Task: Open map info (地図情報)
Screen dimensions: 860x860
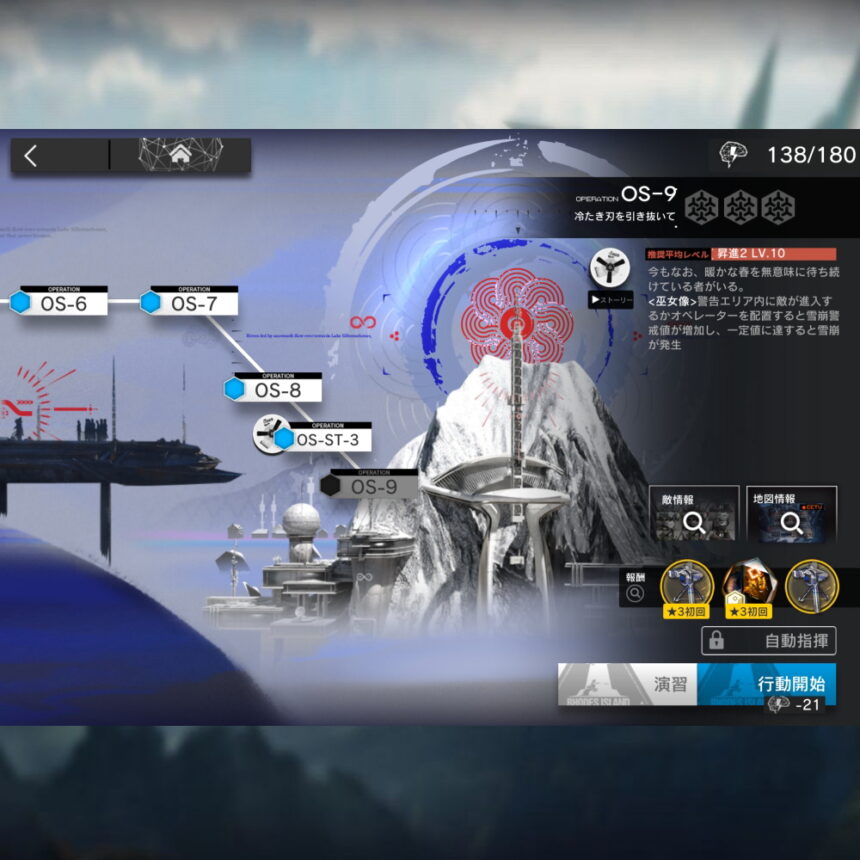Action: point(791,514)
